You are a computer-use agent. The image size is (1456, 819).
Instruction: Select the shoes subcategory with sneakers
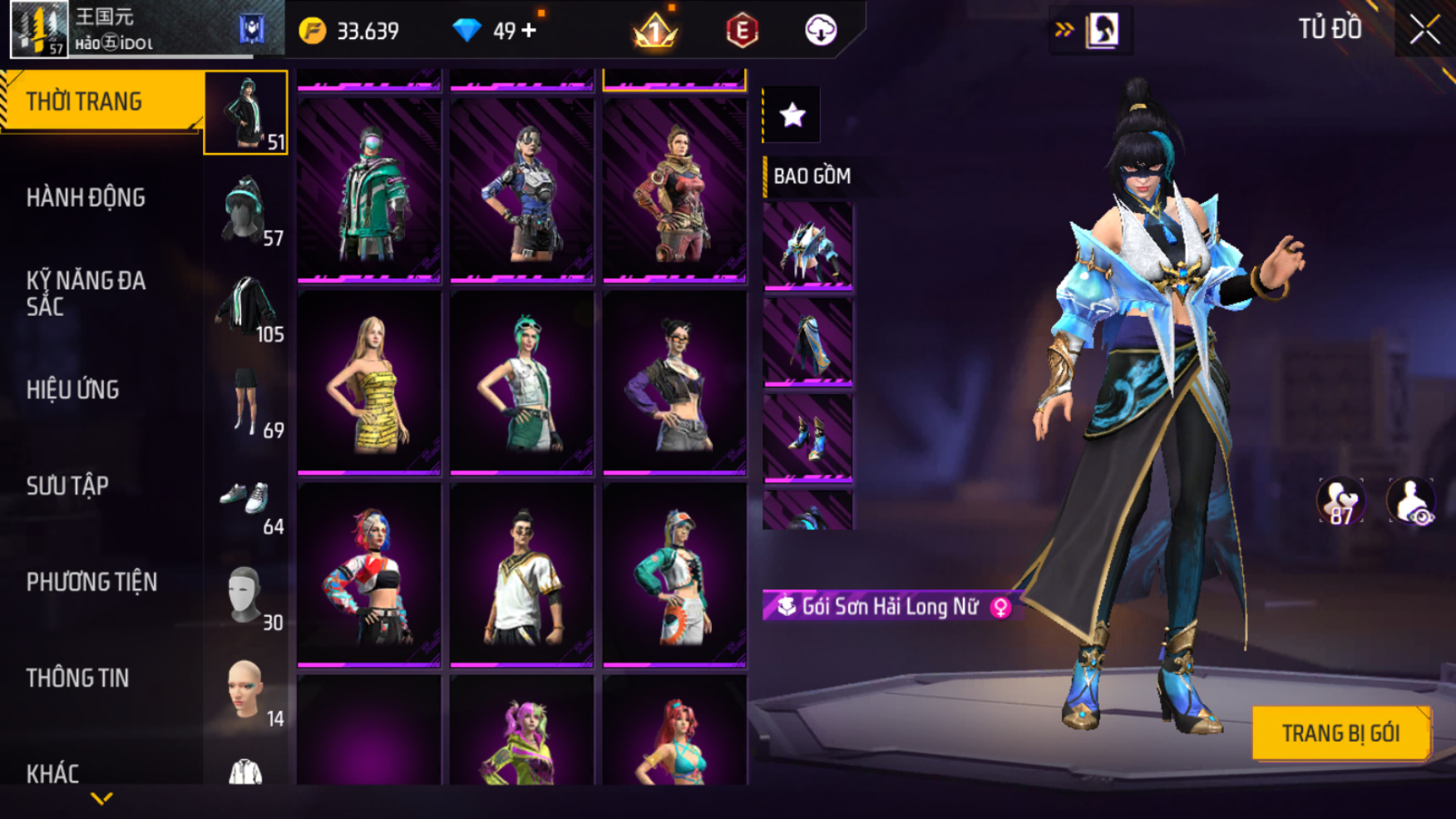[x=246, y=499]
